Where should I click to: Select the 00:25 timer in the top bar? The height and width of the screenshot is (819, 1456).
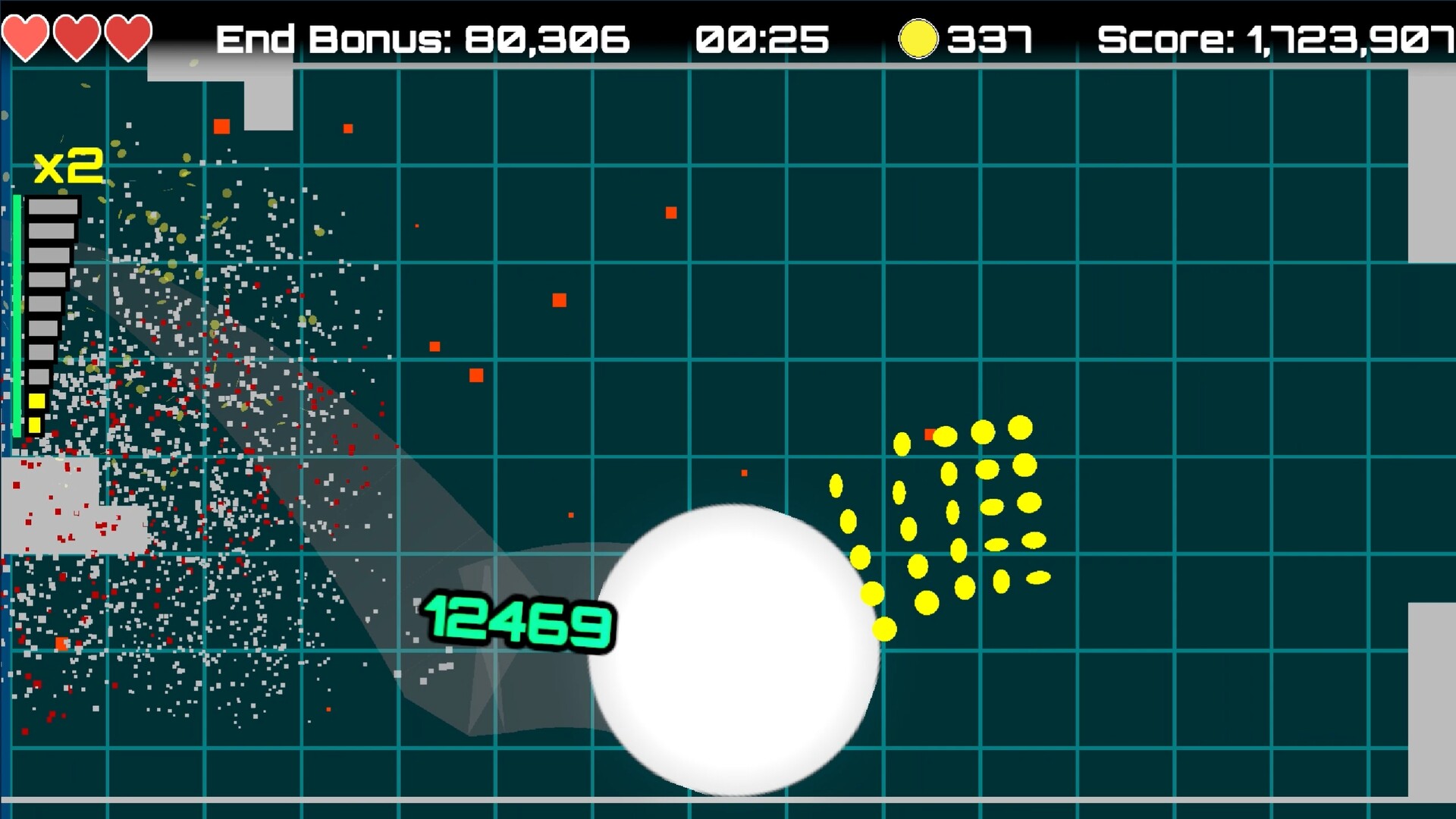[762, 38]
